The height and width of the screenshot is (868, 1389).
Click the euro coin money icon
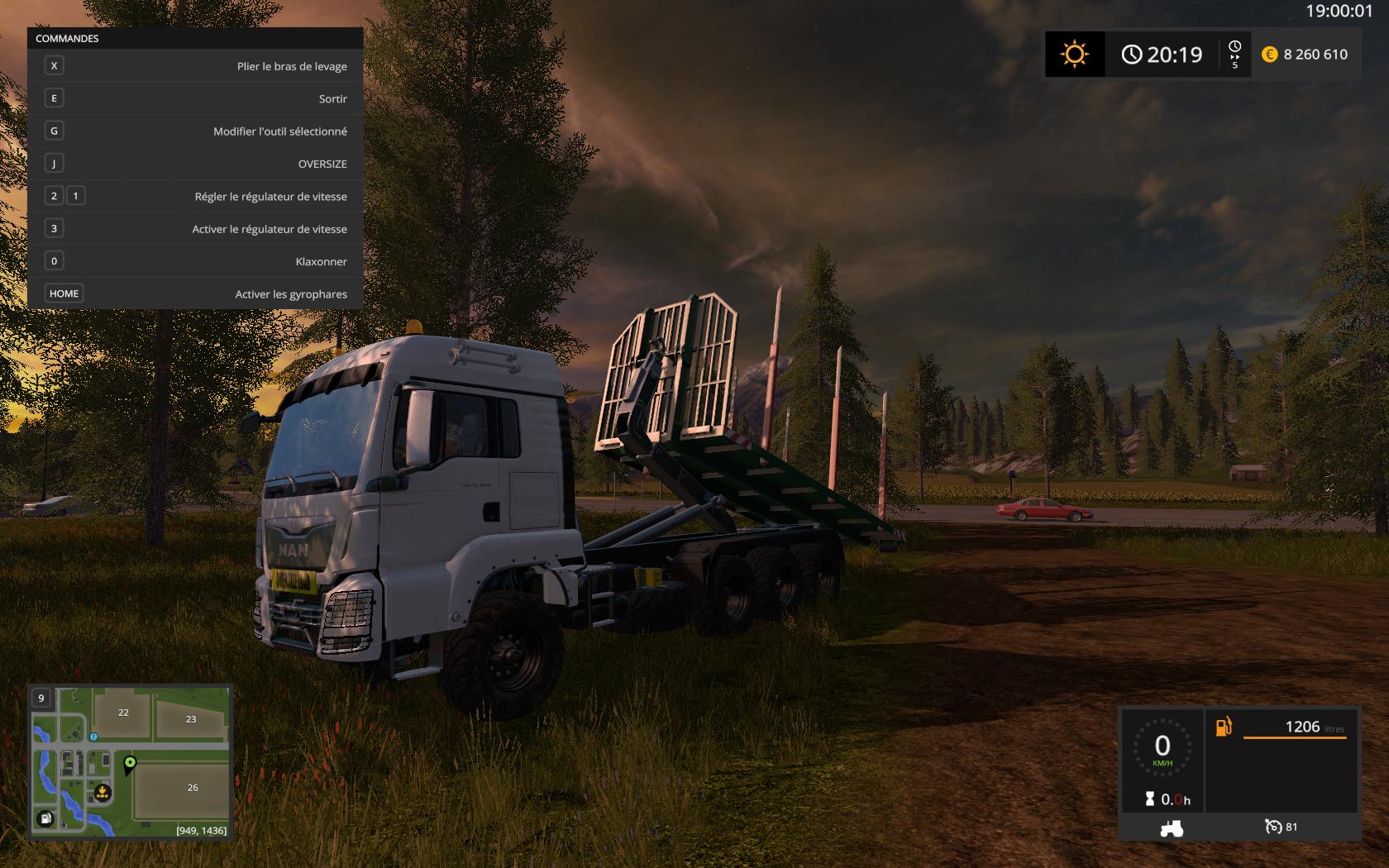point(1269,55)
